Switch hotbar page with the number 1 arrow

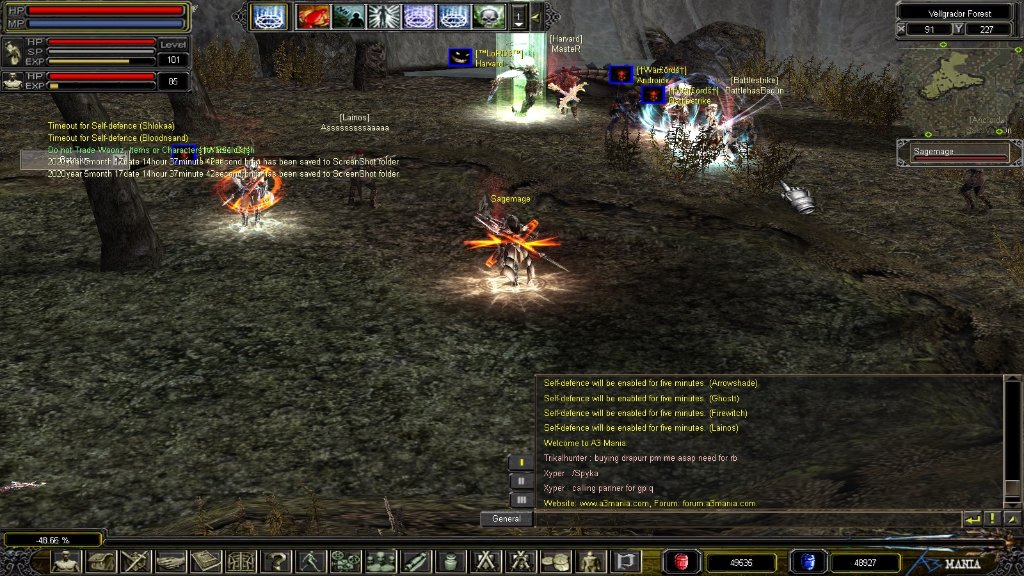point(519,16)
